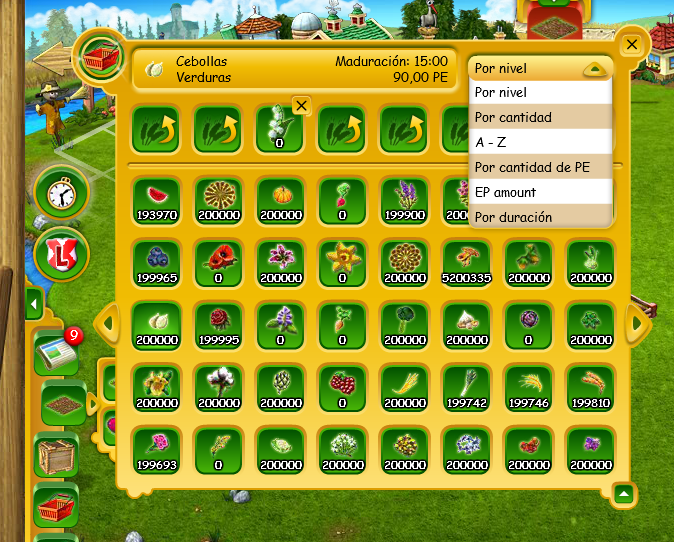Open the red shield L badge
This screenshot has width=674, height=542.
tap(57, 254)
